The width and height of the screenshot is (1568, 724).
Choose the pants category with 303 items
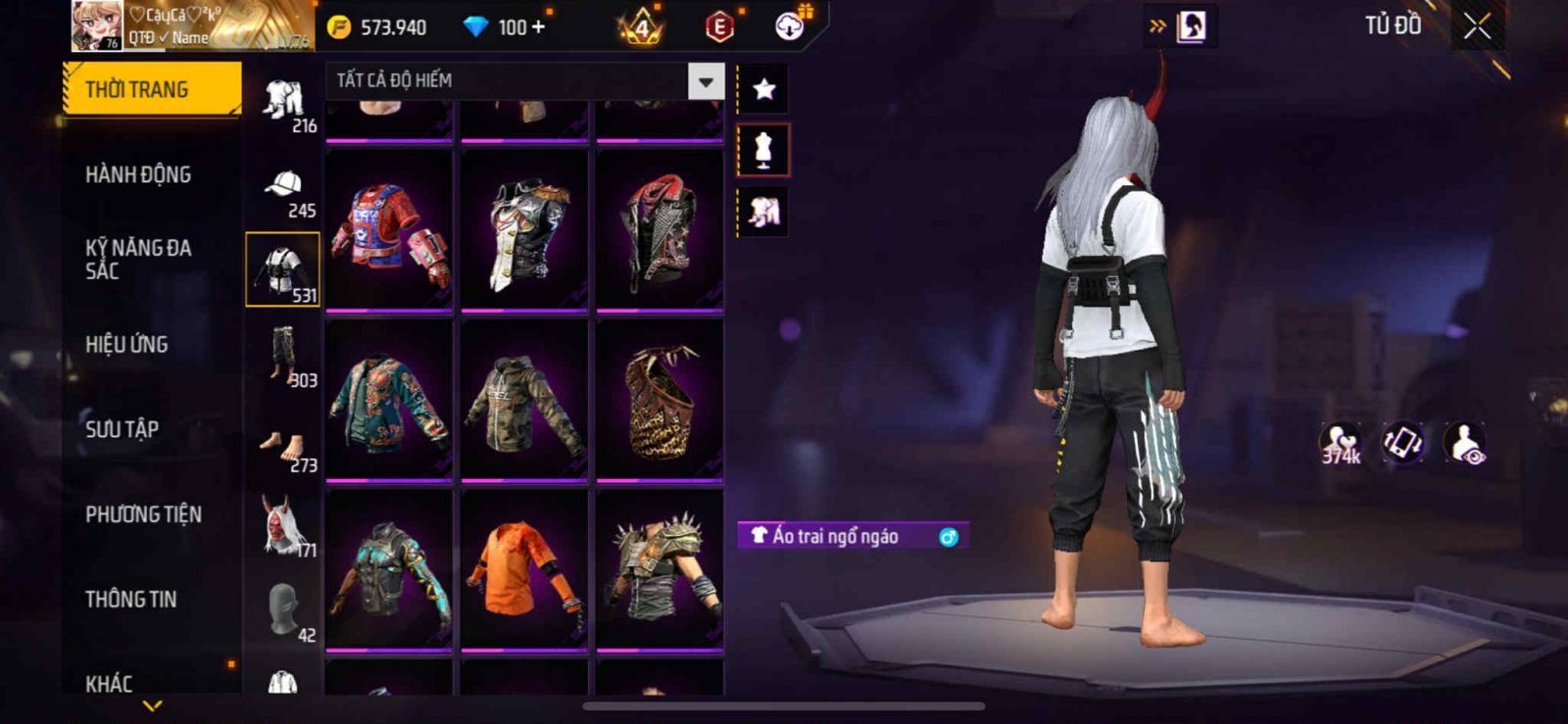pyautogui.click(x=282, y=357)
